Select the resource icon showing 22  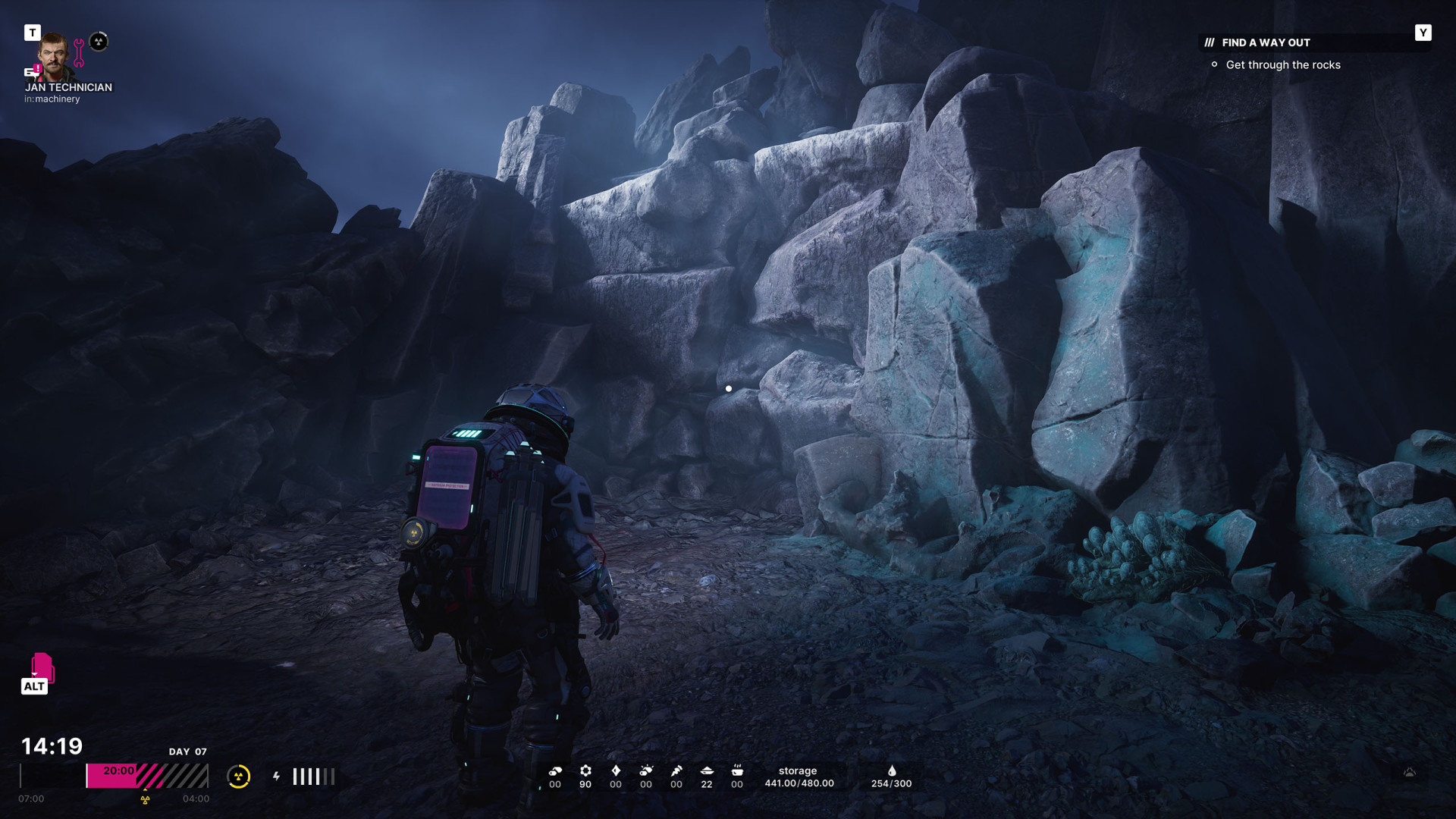(x=707, y=771)
